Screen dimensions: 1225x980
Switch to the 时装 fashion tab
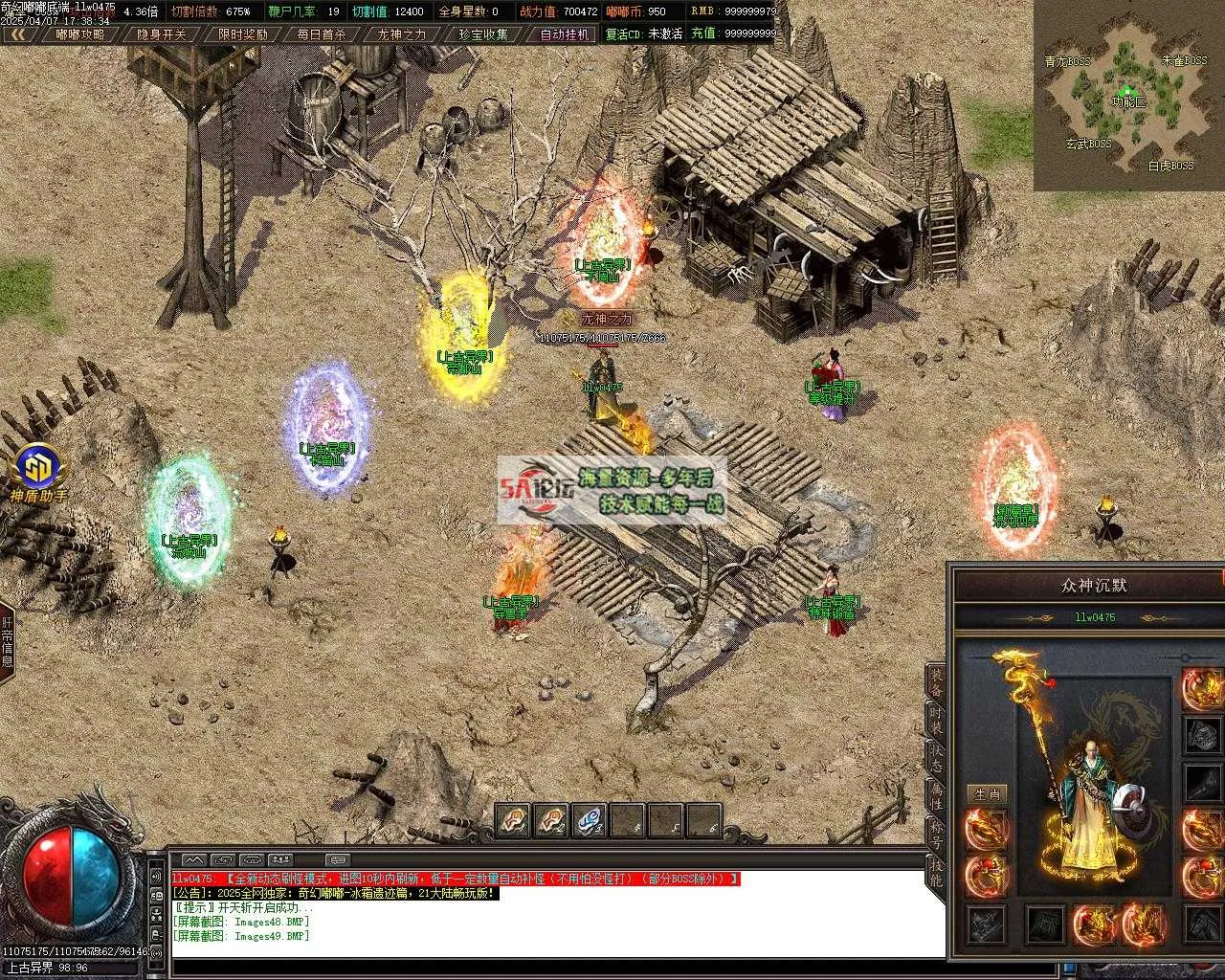click(x=935, y=720)
